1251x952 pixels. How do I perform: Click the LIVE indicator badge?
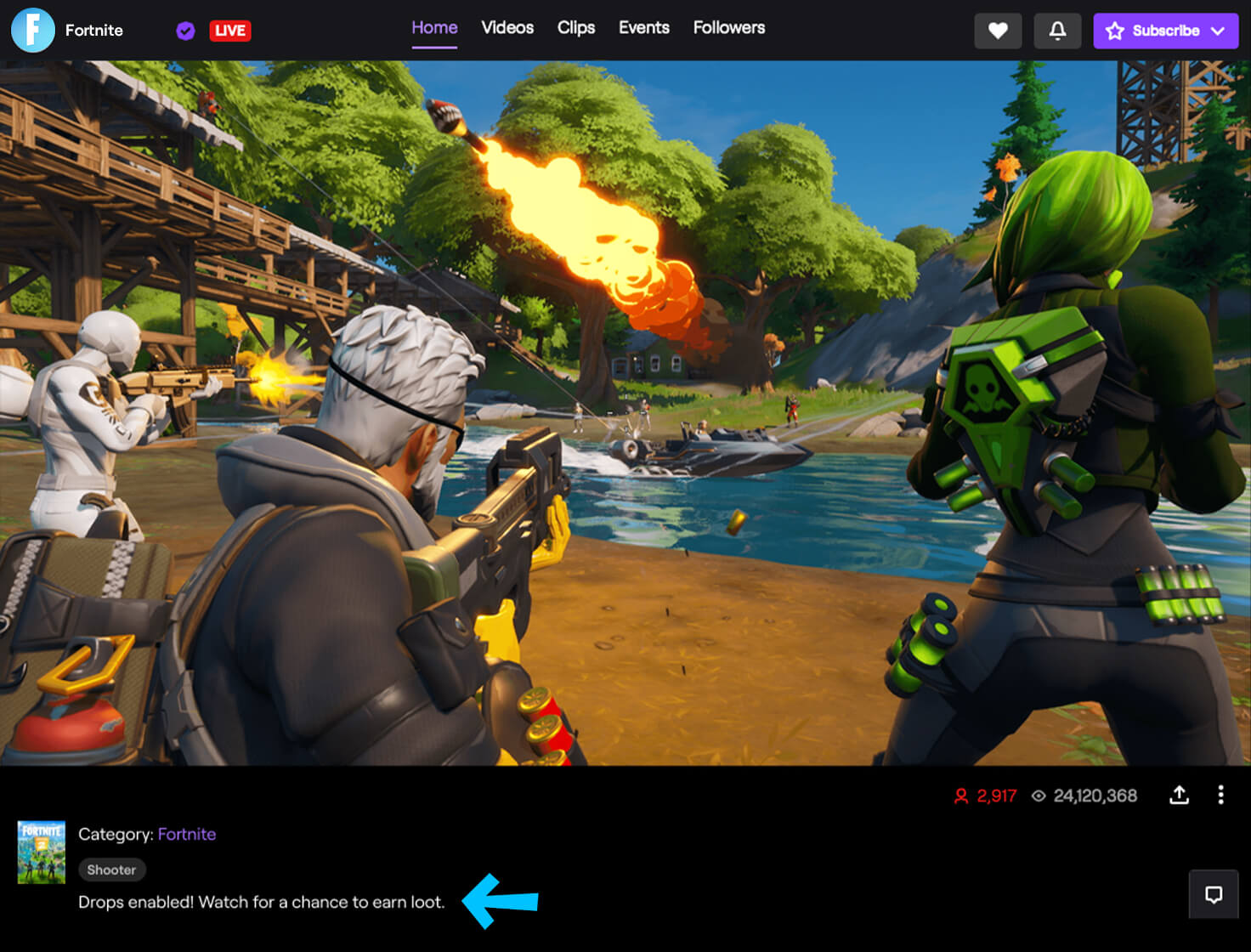pos(230,31)
